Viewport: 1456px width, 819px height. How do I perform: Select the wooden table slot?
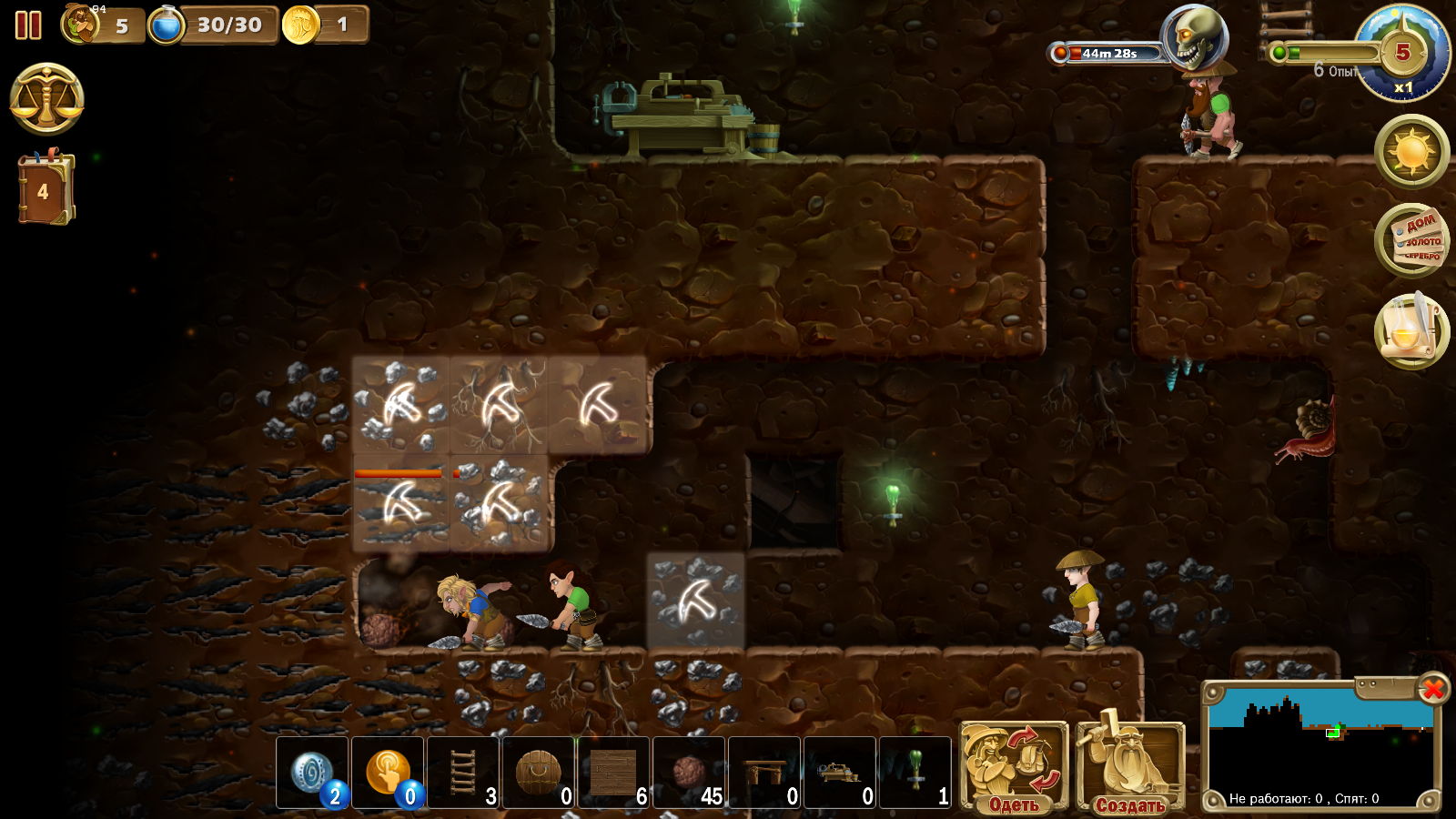(x=764, y=773)
